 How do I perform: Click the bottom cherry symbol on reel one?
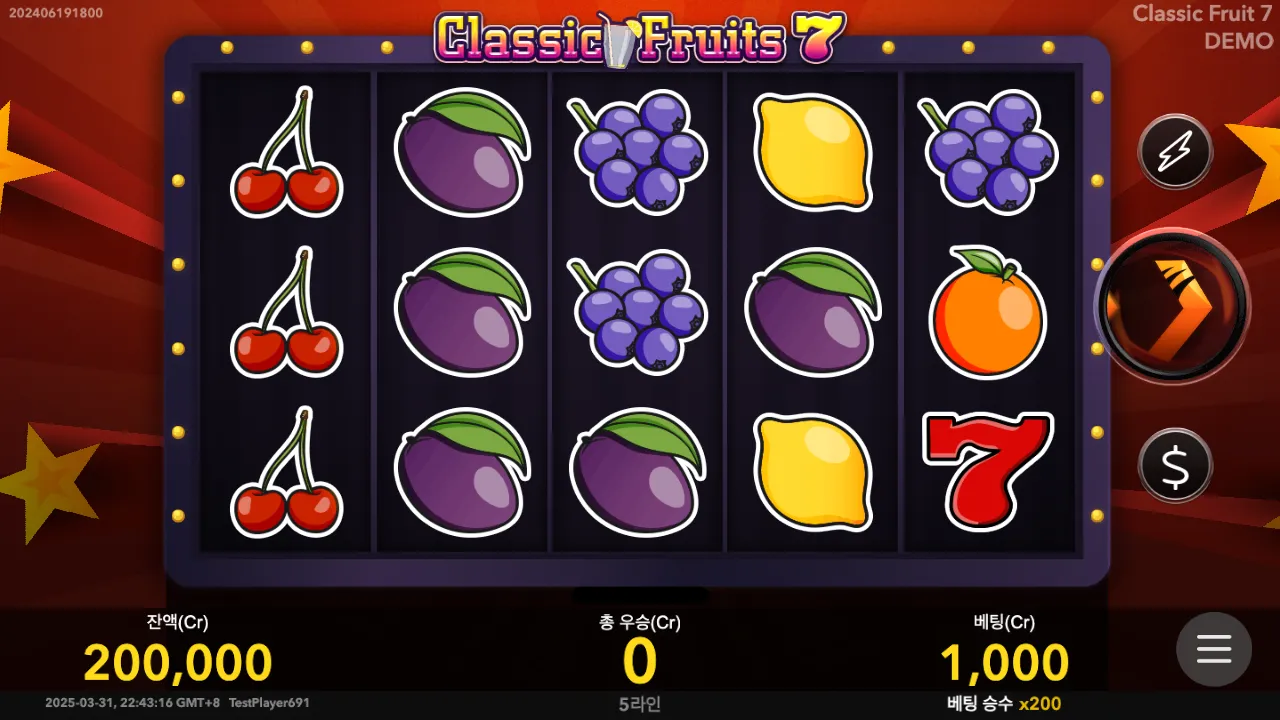coord(287,478)
